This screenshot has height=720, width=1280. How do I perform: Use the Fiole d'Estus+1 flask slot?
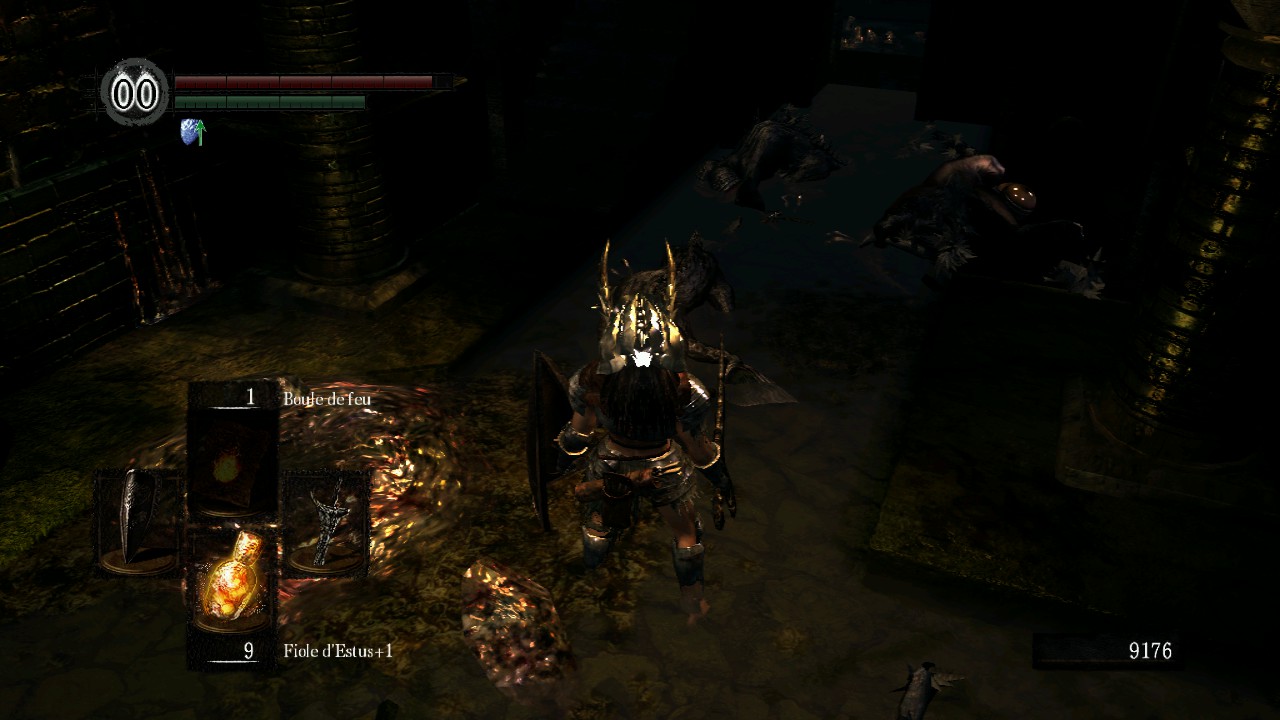pyautogui.click(x=232, y=580)
